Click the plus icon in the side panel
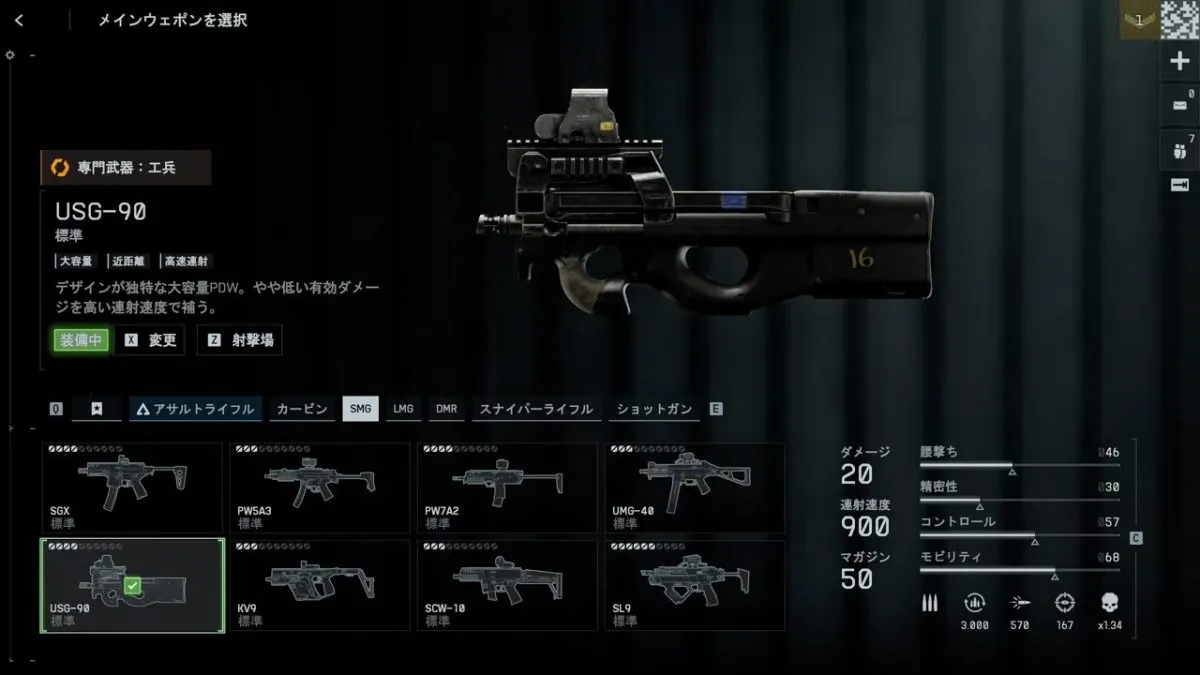Image resolution: width=1200 pixels, height=675 pixels. 1178,61
